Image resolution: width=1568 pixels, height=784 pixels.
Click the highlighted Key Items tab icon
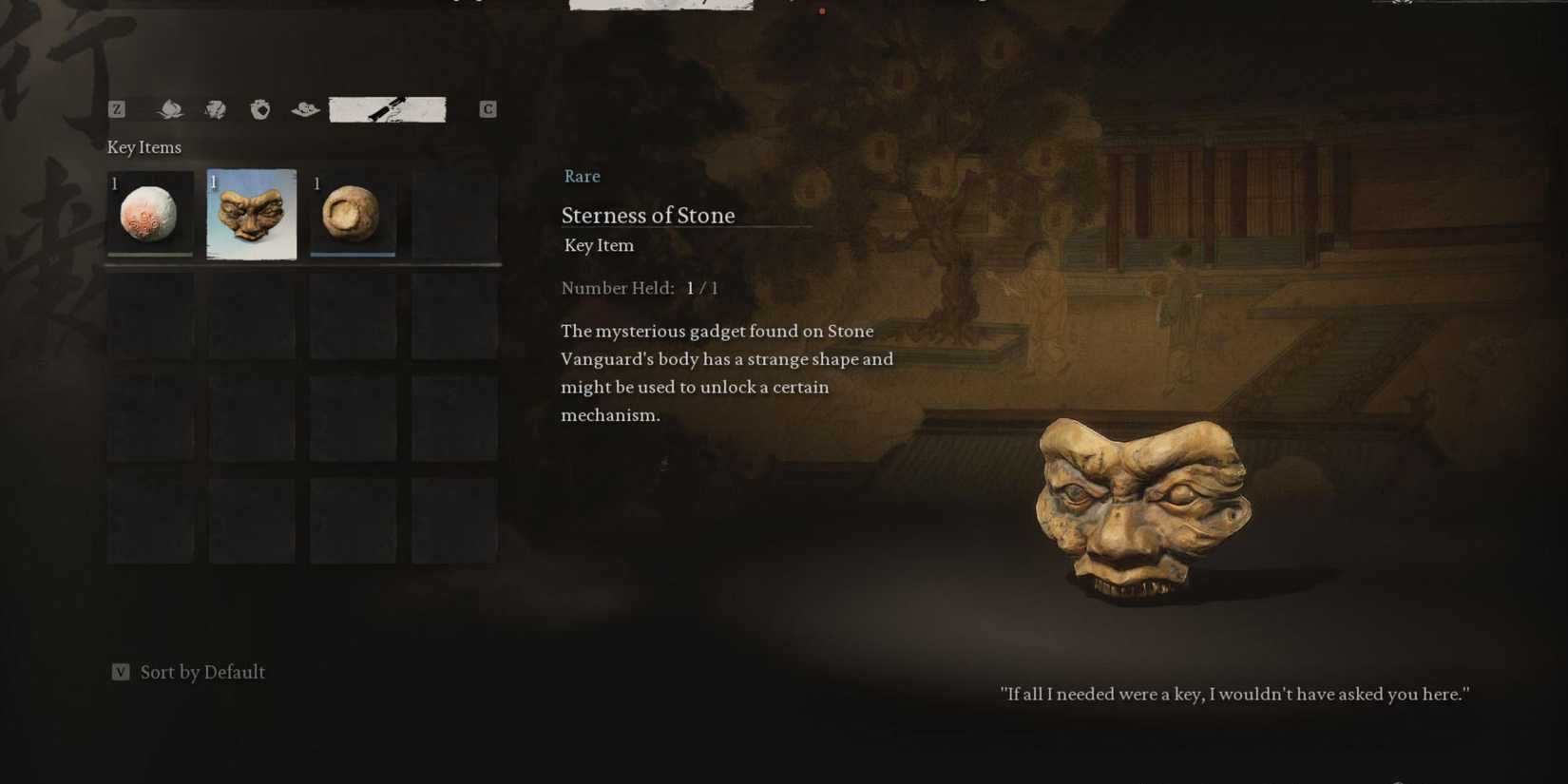pos(388,108)
